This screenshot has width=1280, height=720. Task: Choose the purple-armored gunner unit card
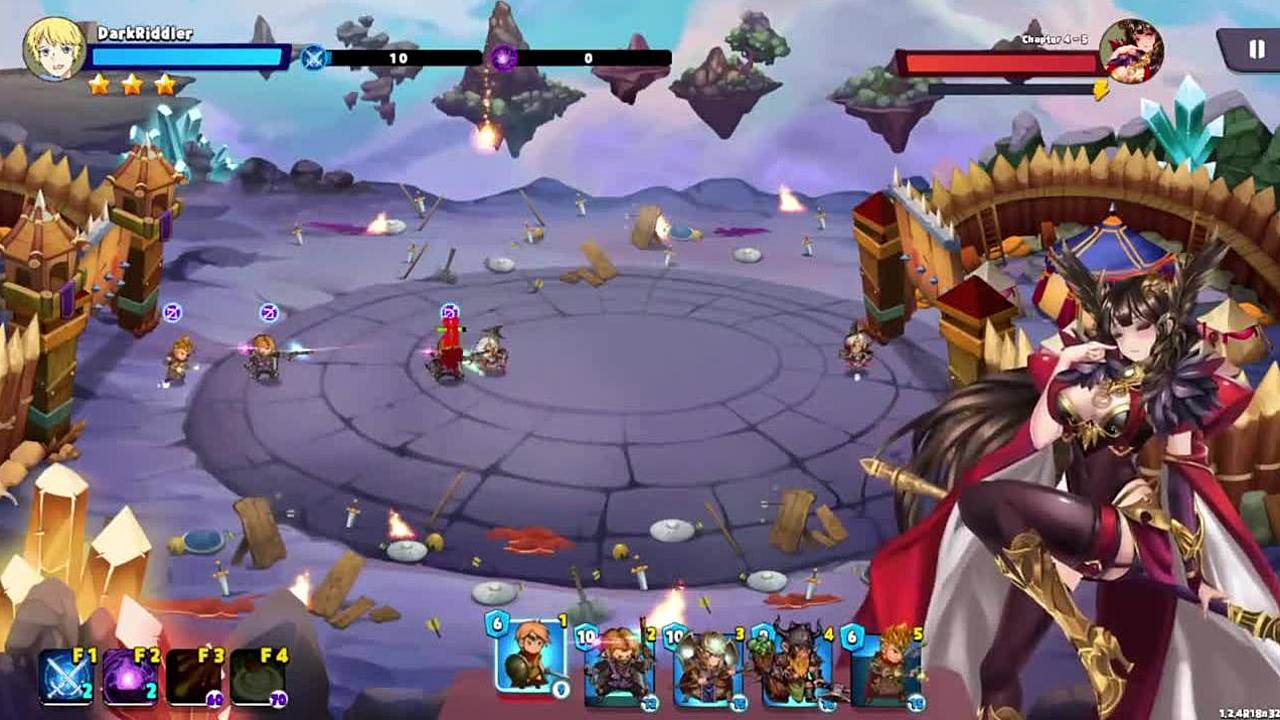pos(619,666)
